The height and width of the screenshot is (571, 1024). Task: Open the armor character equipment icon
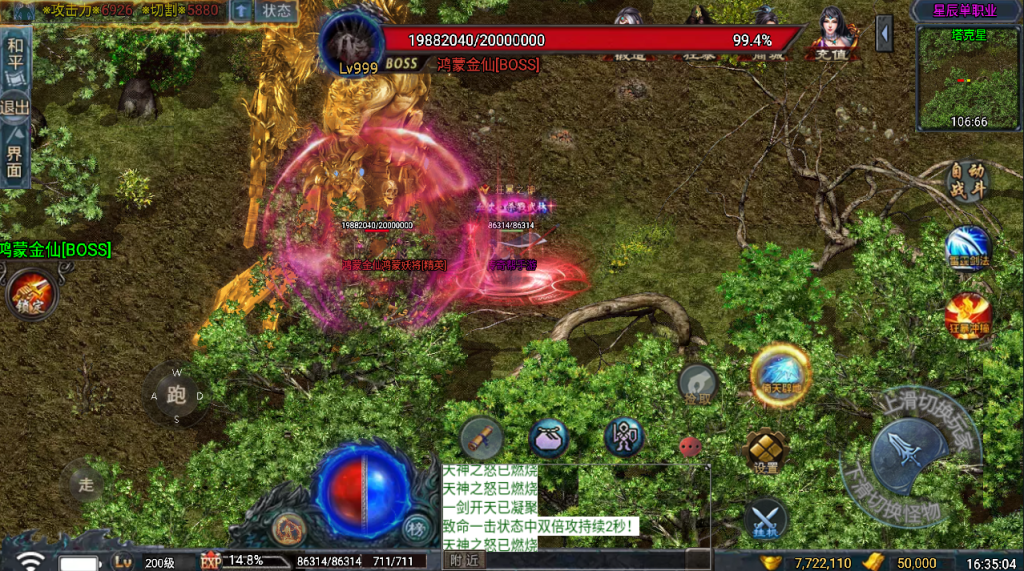(624, 437)
